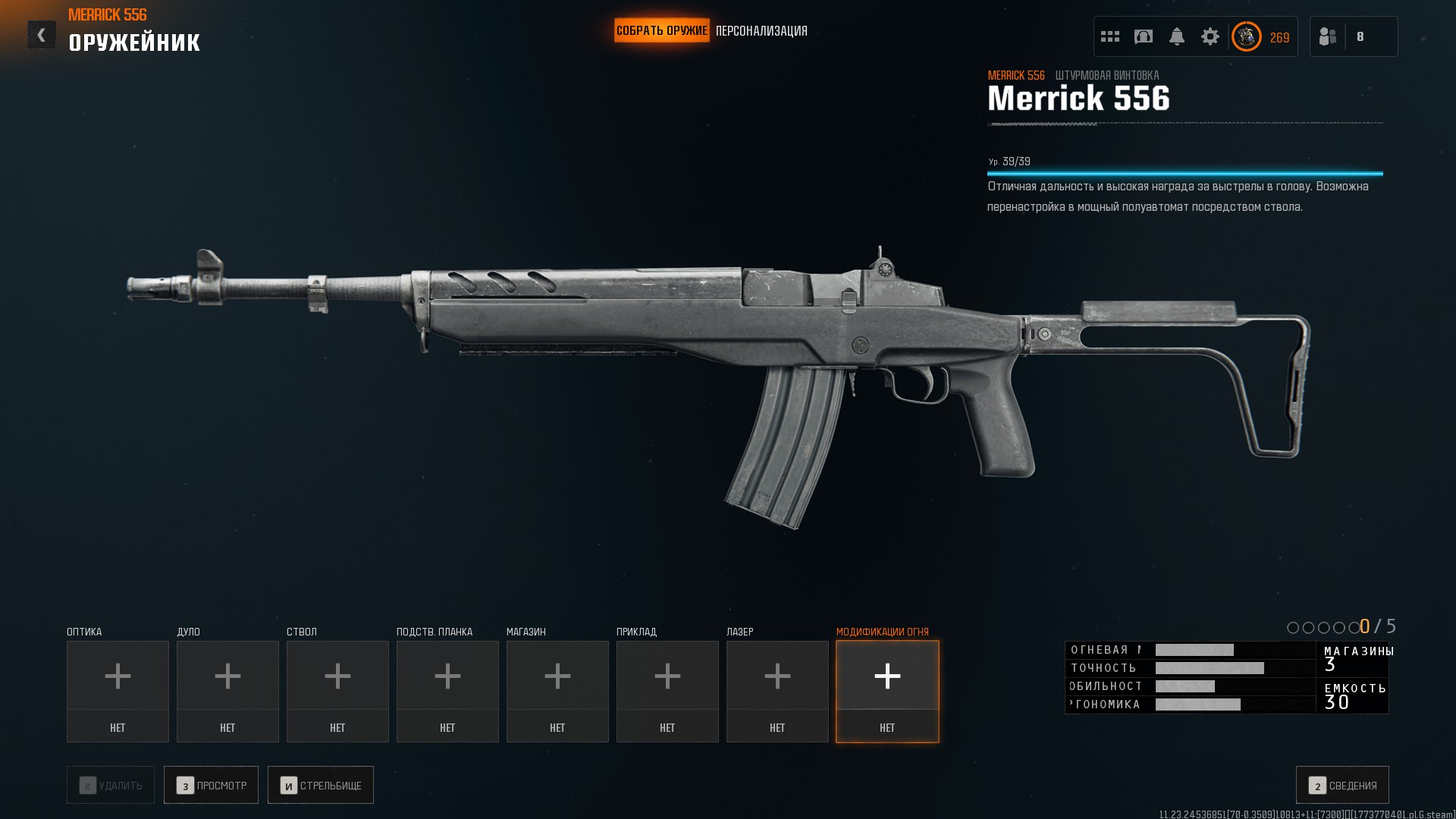Screen dimensions: 1456x819
Task: Open the Лазер attachment slot
Action: pos(777,691)
